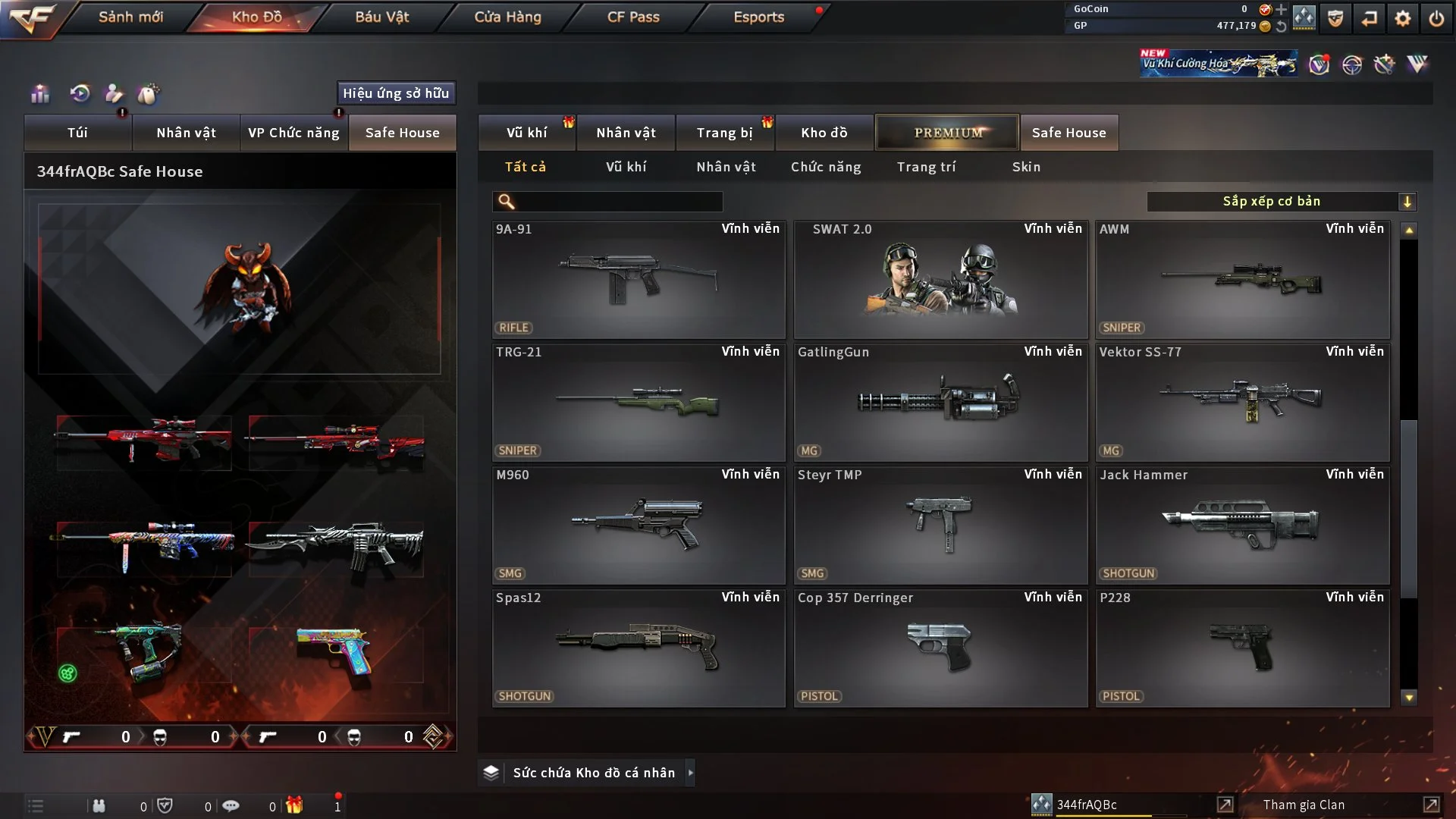Choose the Jack Hammer shotgun
Viewport: 1456px width, 819px height.
[x=1242, y=525]
